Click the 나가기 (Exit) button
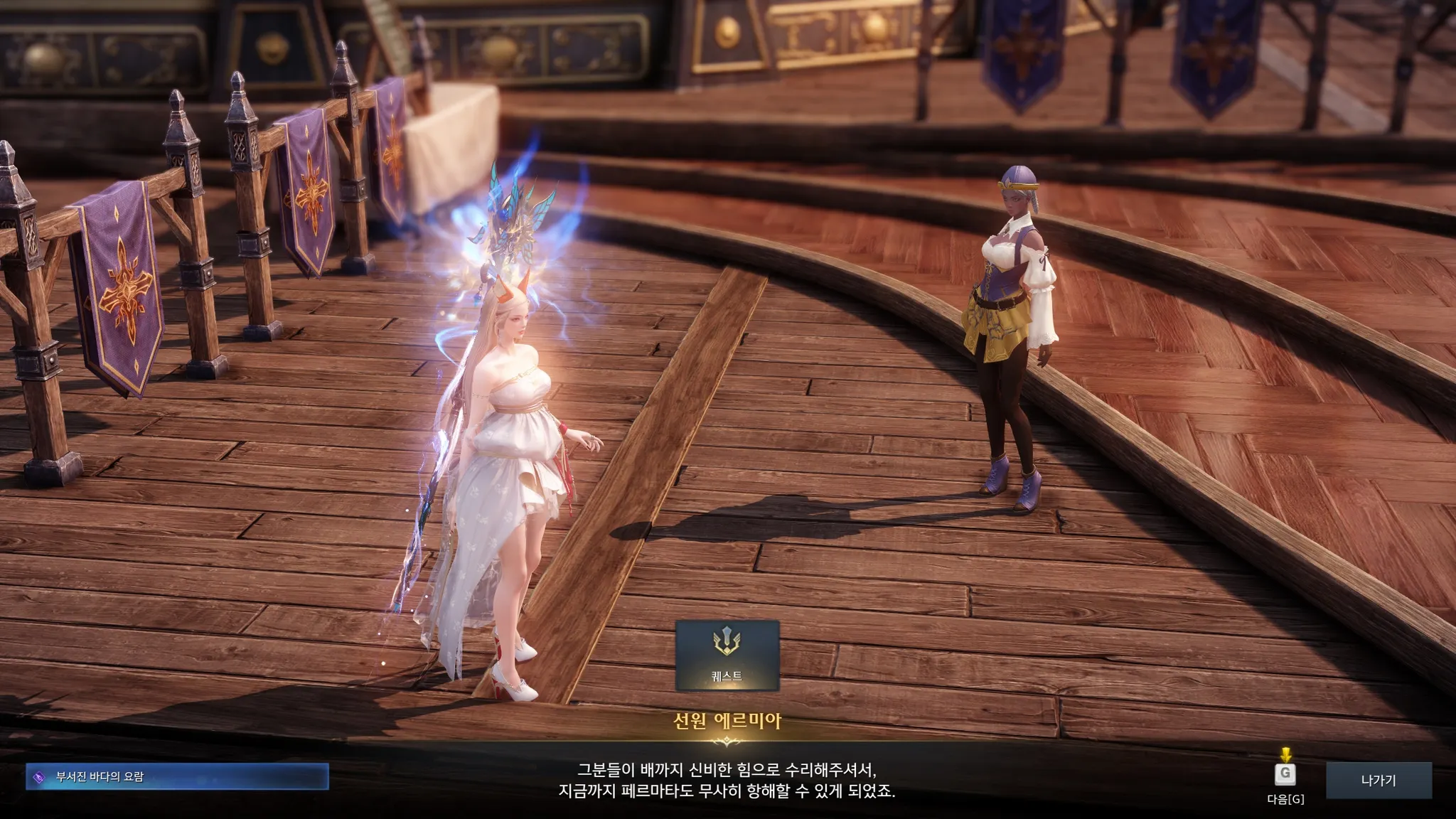 pyautogui.click(x=1378, y=781)
